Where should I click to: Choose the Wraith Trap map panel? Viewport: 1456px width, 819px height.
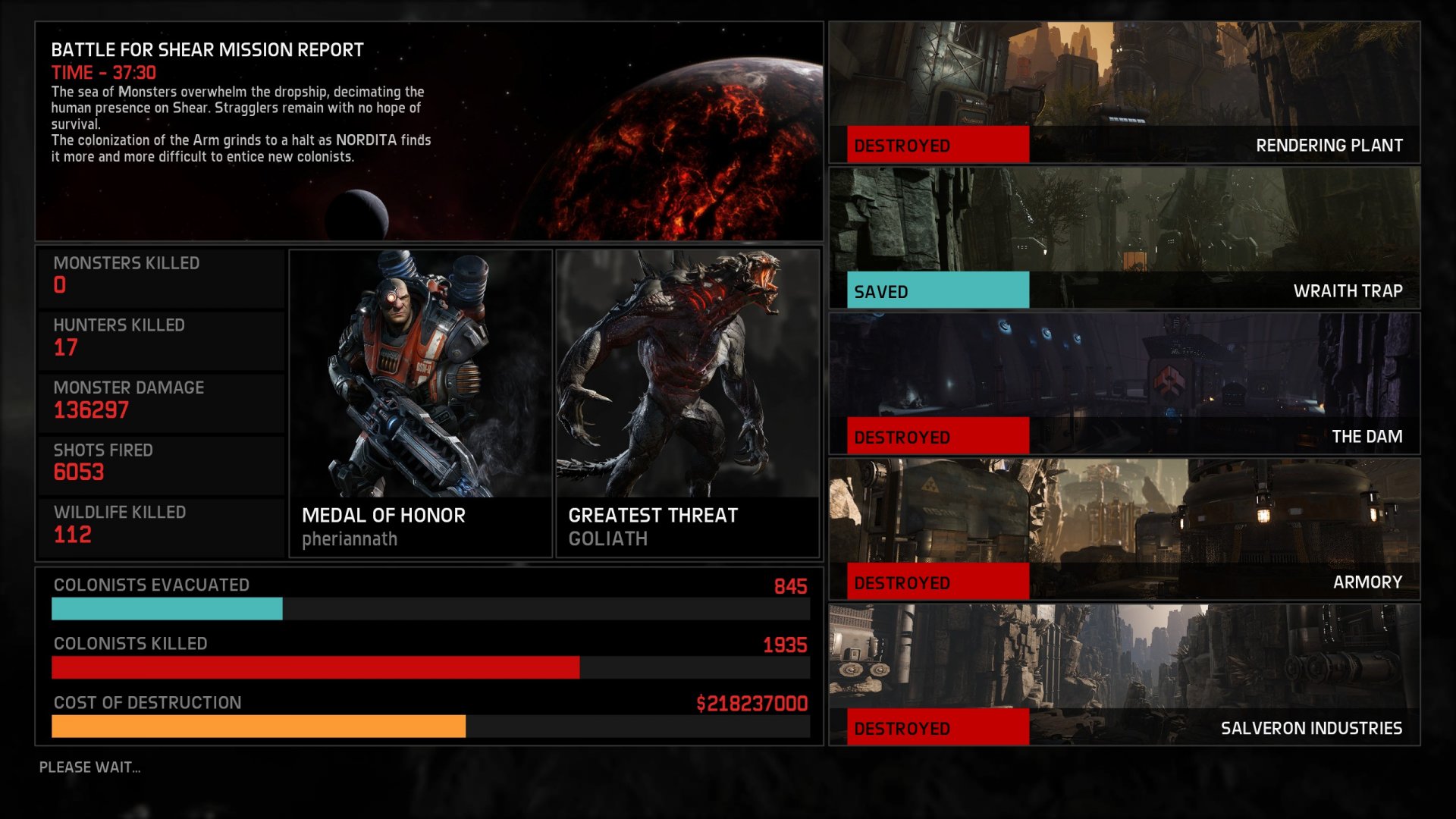click(x=1124, y=237)
